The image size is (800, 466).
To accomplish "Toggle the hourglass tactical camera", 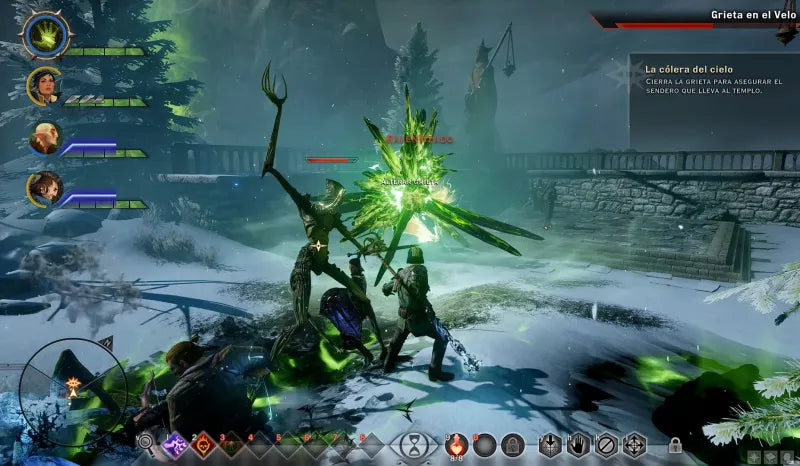I will click(x=413, y=444).
